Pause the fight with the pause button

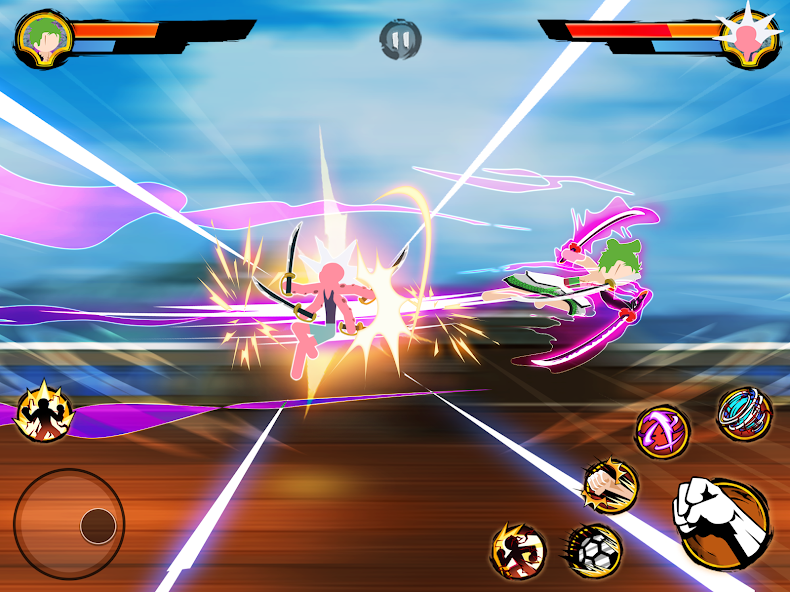pos(400,40)
